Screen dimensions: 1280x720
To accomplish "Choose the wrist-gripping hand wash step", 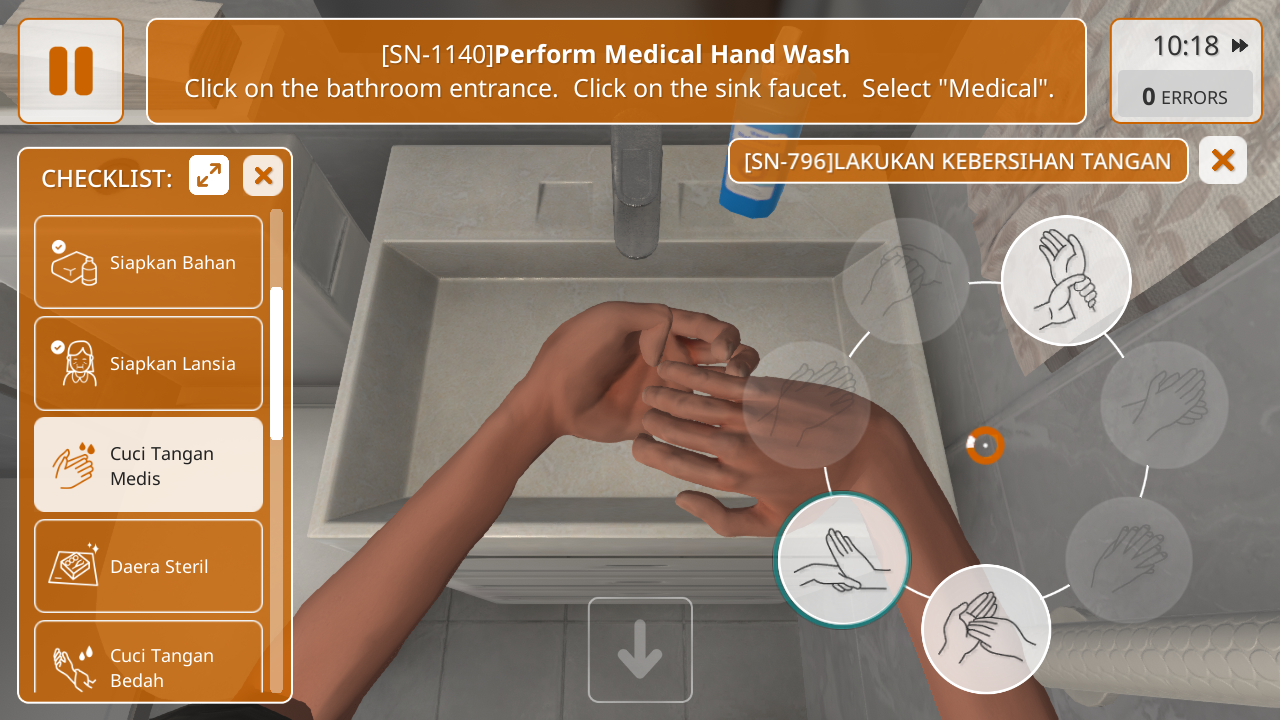I will (1066, 281).
